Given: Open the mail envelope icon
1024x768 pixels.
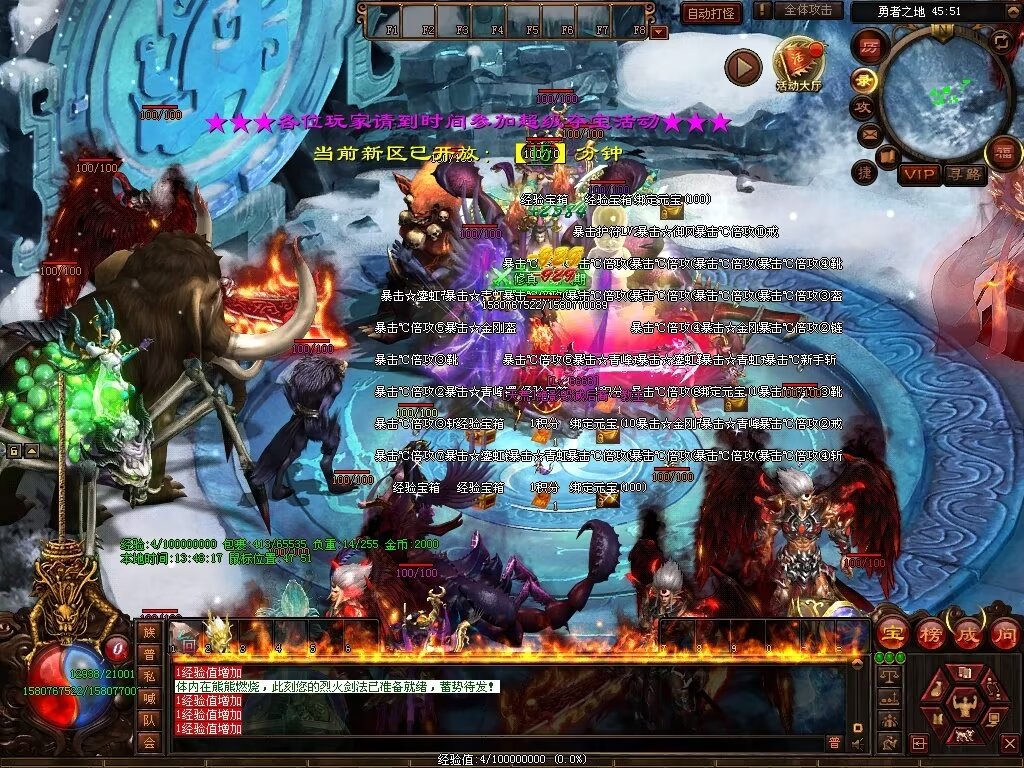Looking at the screenshot, I should tap(868, 133).
